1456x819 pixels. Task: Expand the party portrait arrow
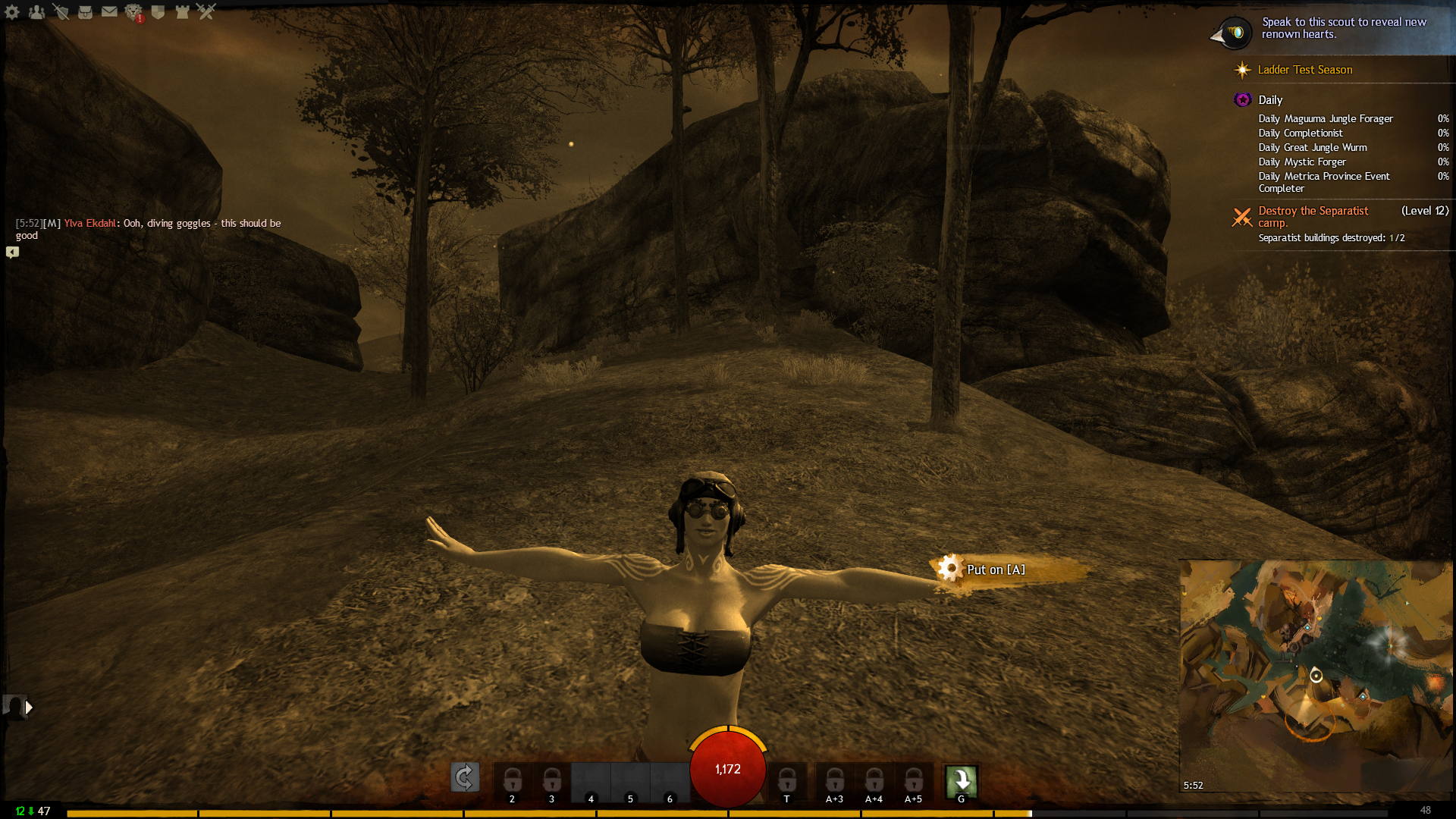click(x=29, y=708)
